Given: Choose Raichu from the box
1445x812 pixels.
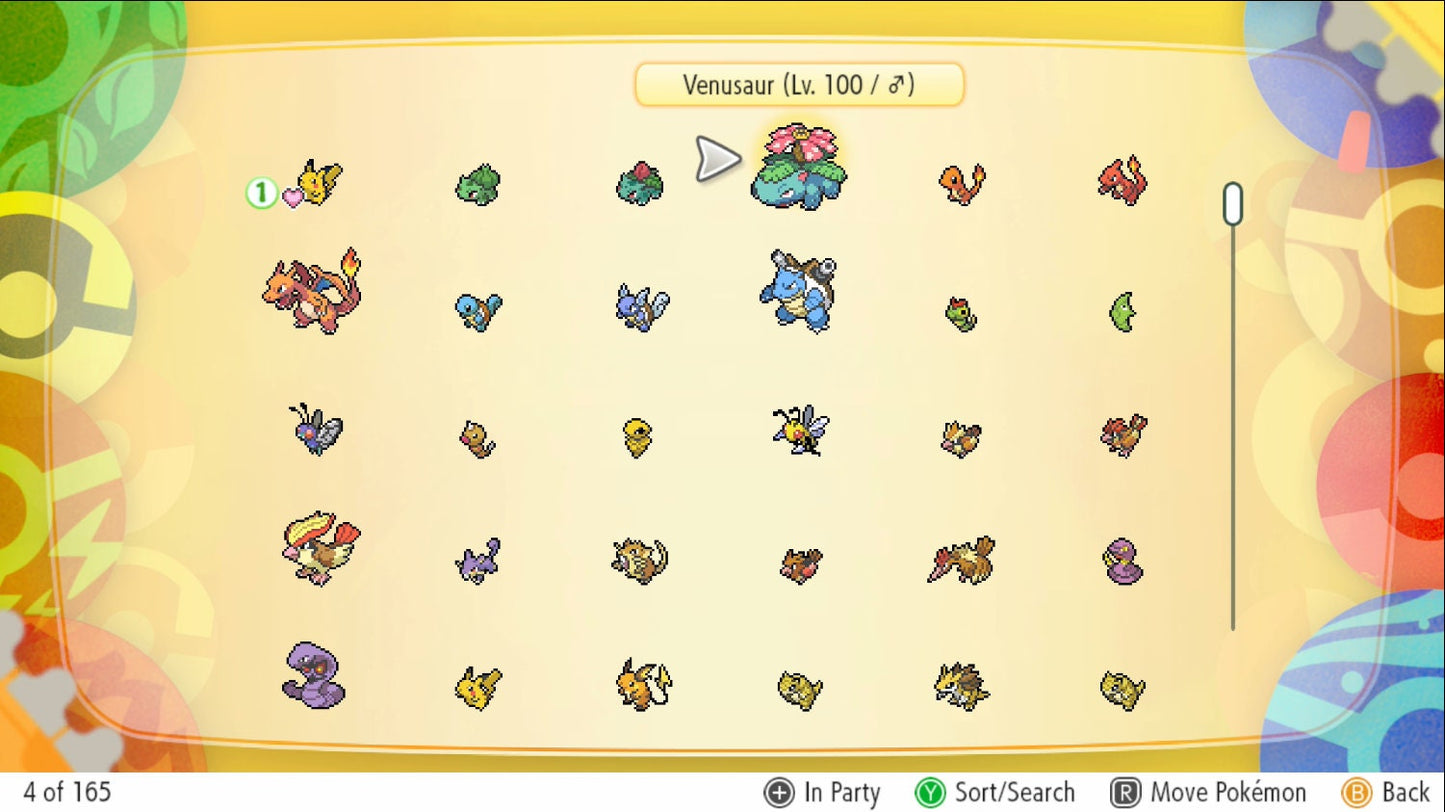Looking at the screenshot, I should pyautogui.click(x=643, y=685).
